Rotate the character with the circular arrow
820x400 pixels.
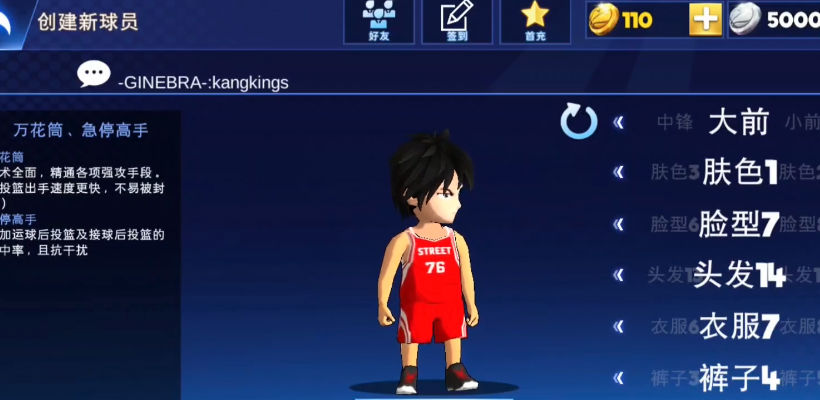point(578,122)
